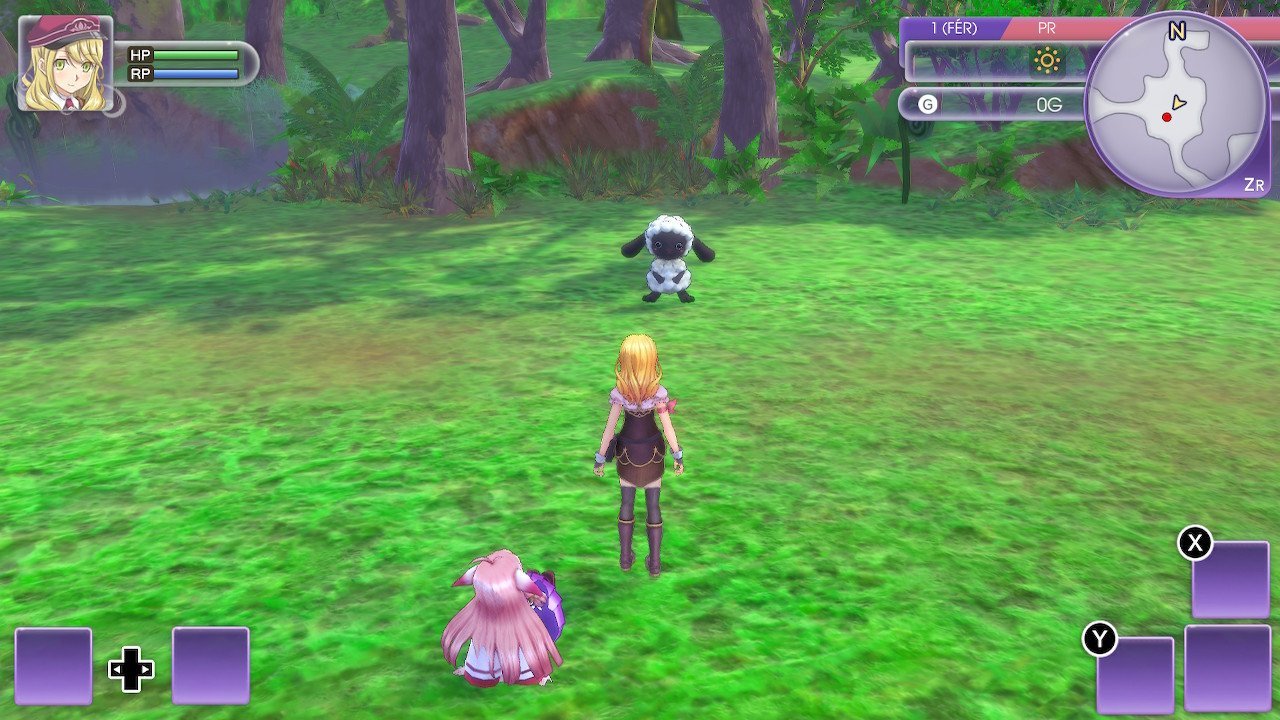Click the pink PR section of the banner

[1045, 27]
